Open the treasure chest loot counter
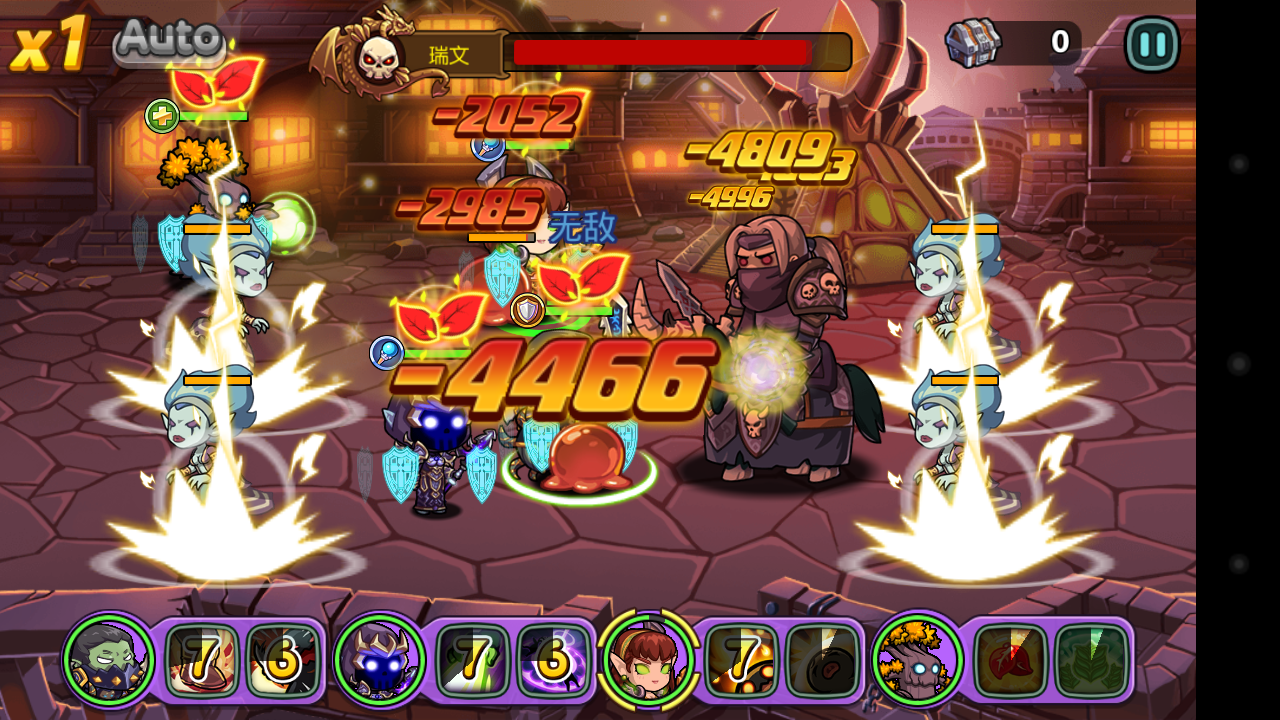 [974, 43]
